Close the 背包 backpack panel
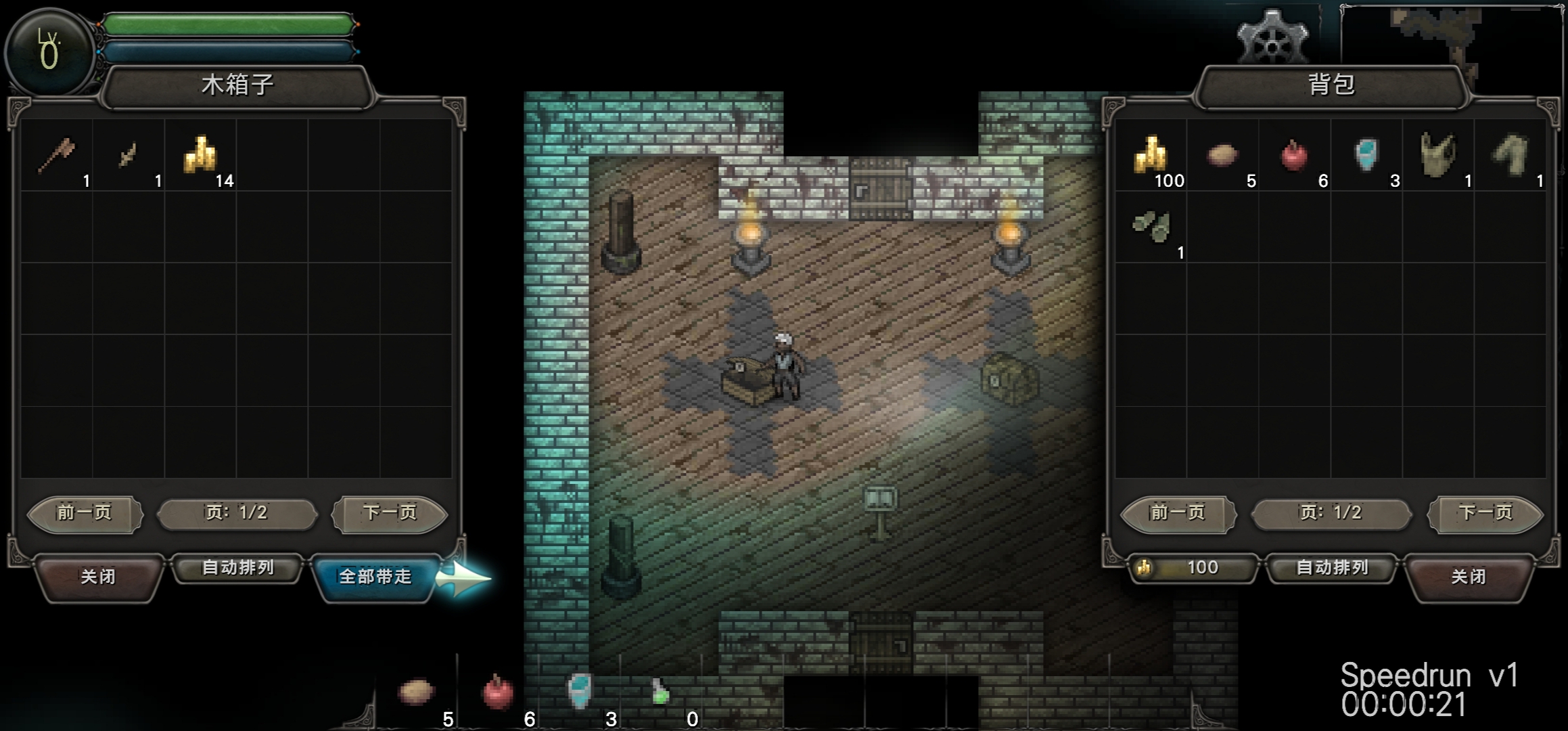1568x731 pixels. click(x=1468, y=576)
